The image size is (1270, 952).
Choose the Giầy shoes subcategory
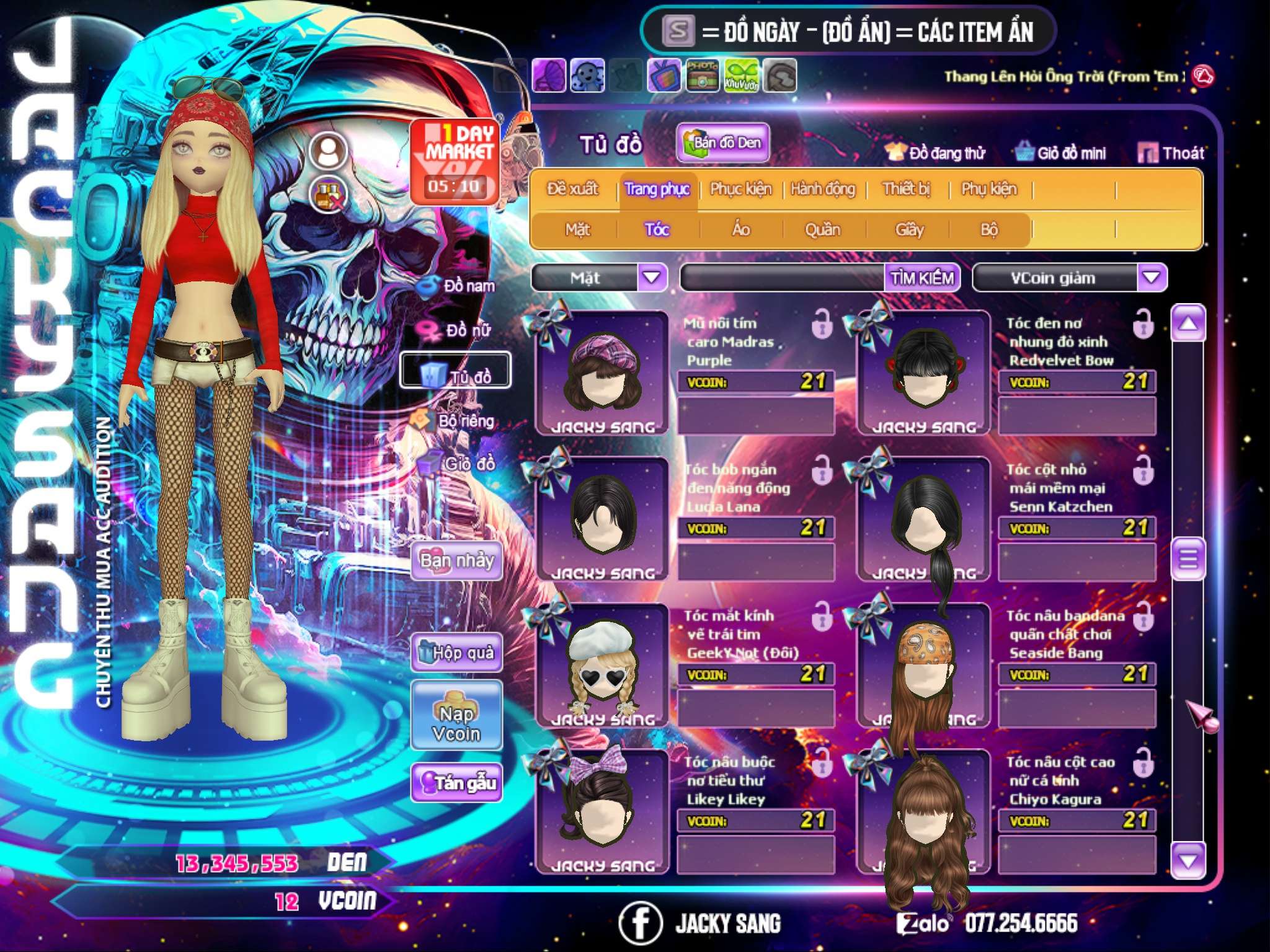909,230
